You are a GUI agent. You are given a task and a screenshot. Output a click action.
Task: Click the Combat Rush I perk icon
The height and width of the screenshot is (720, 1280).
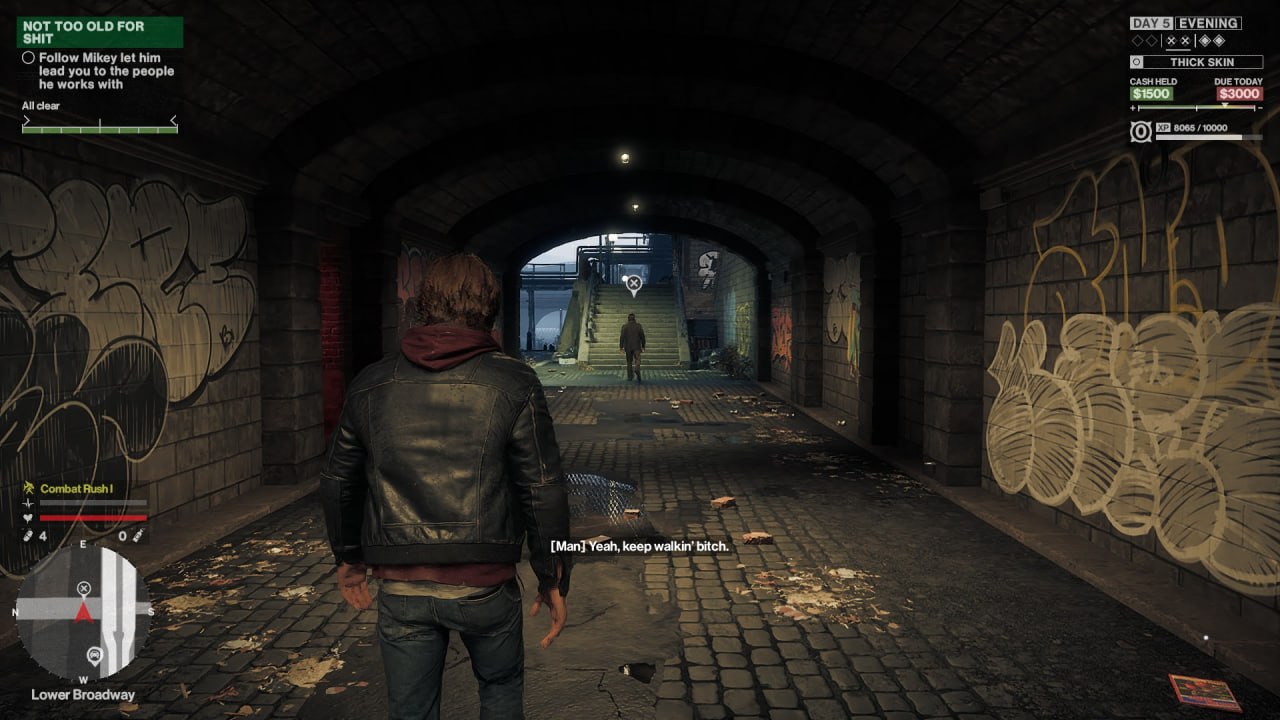click(x=29, y=488)
